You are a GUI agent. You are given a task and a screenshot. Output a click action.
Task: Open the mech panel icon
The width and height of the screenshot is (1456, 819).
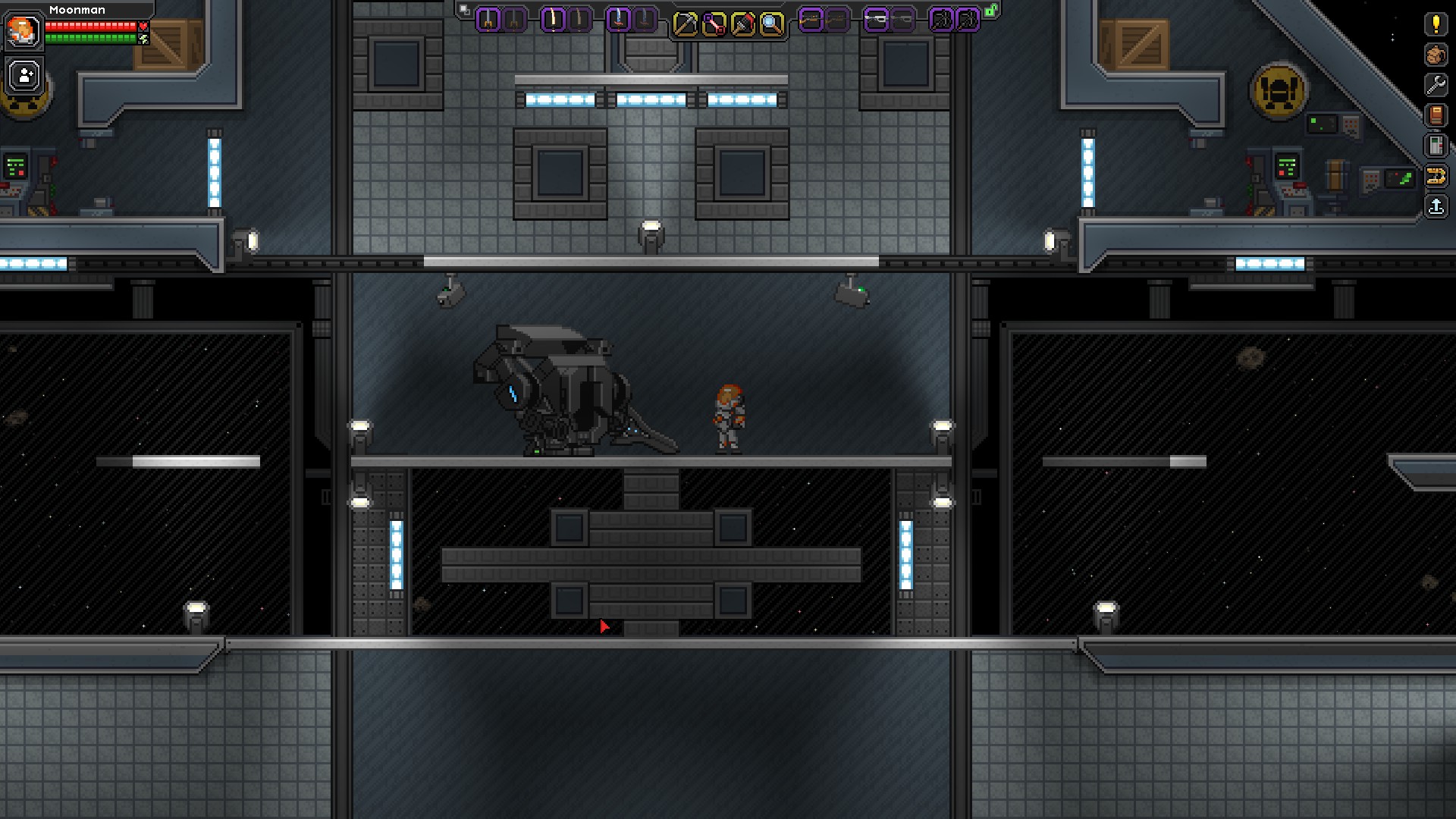(1436, 146)
